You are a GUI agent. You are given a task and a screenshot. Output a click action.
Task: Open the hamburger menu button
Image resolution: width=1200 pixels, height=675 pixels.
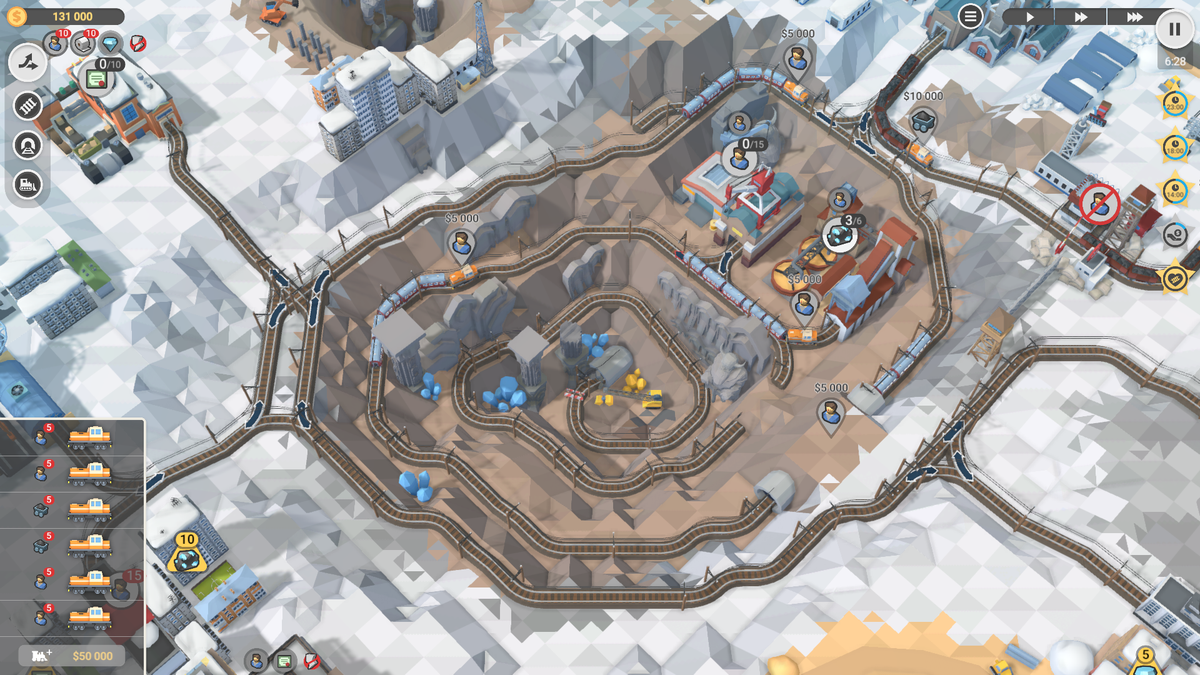click(x=970, y=16)
